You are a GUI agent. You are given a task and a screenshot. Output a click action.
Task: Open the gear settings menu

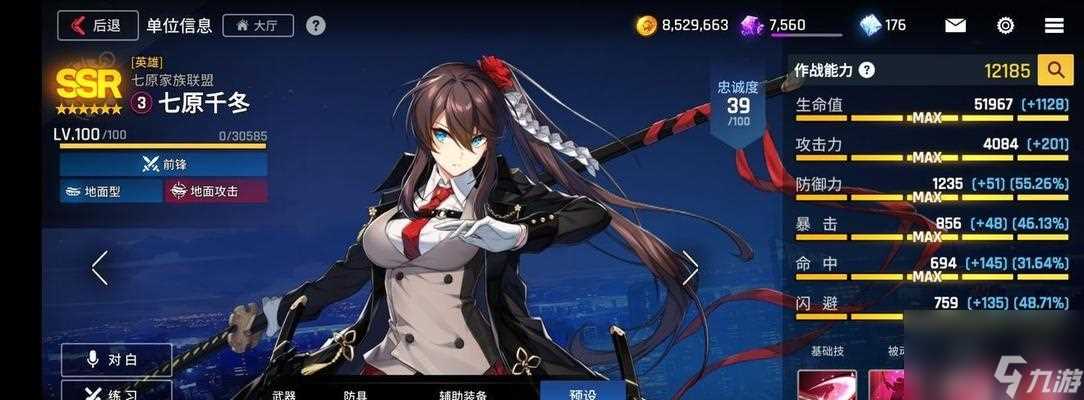[1005, 25]
